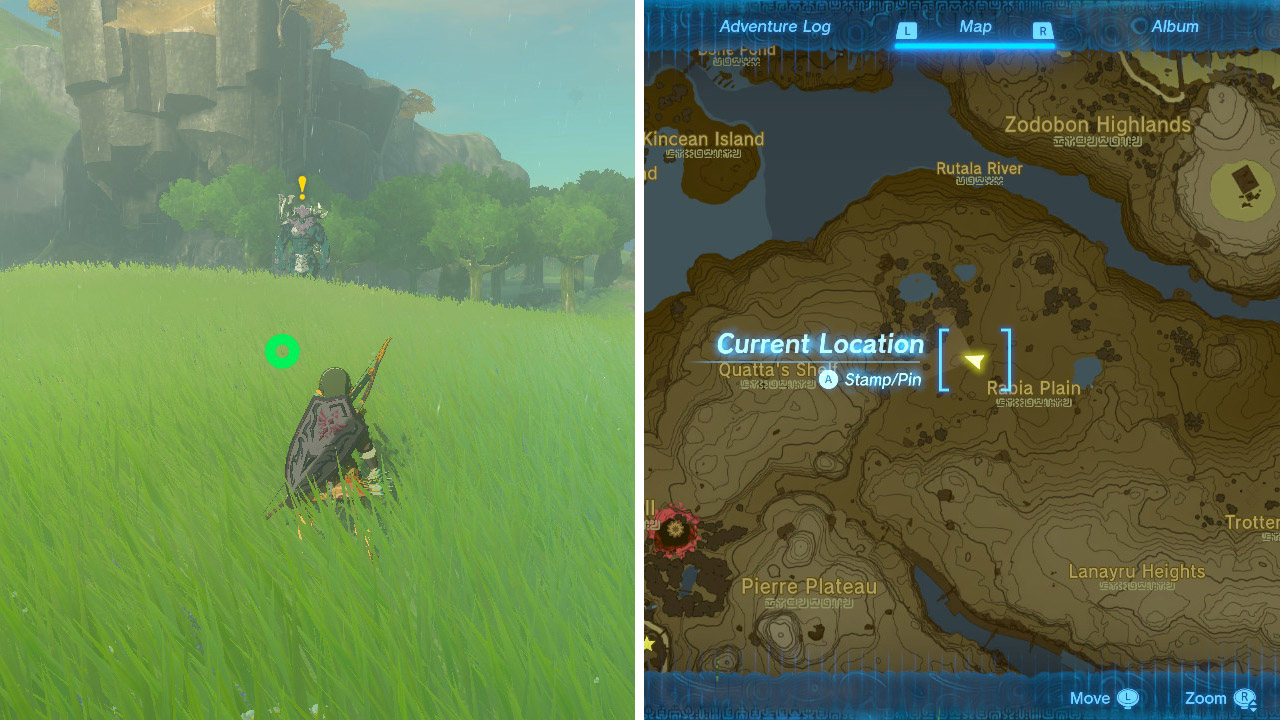
Task: Click the R shoulder button icon beside Map
Action: [x=1042, y=31]
